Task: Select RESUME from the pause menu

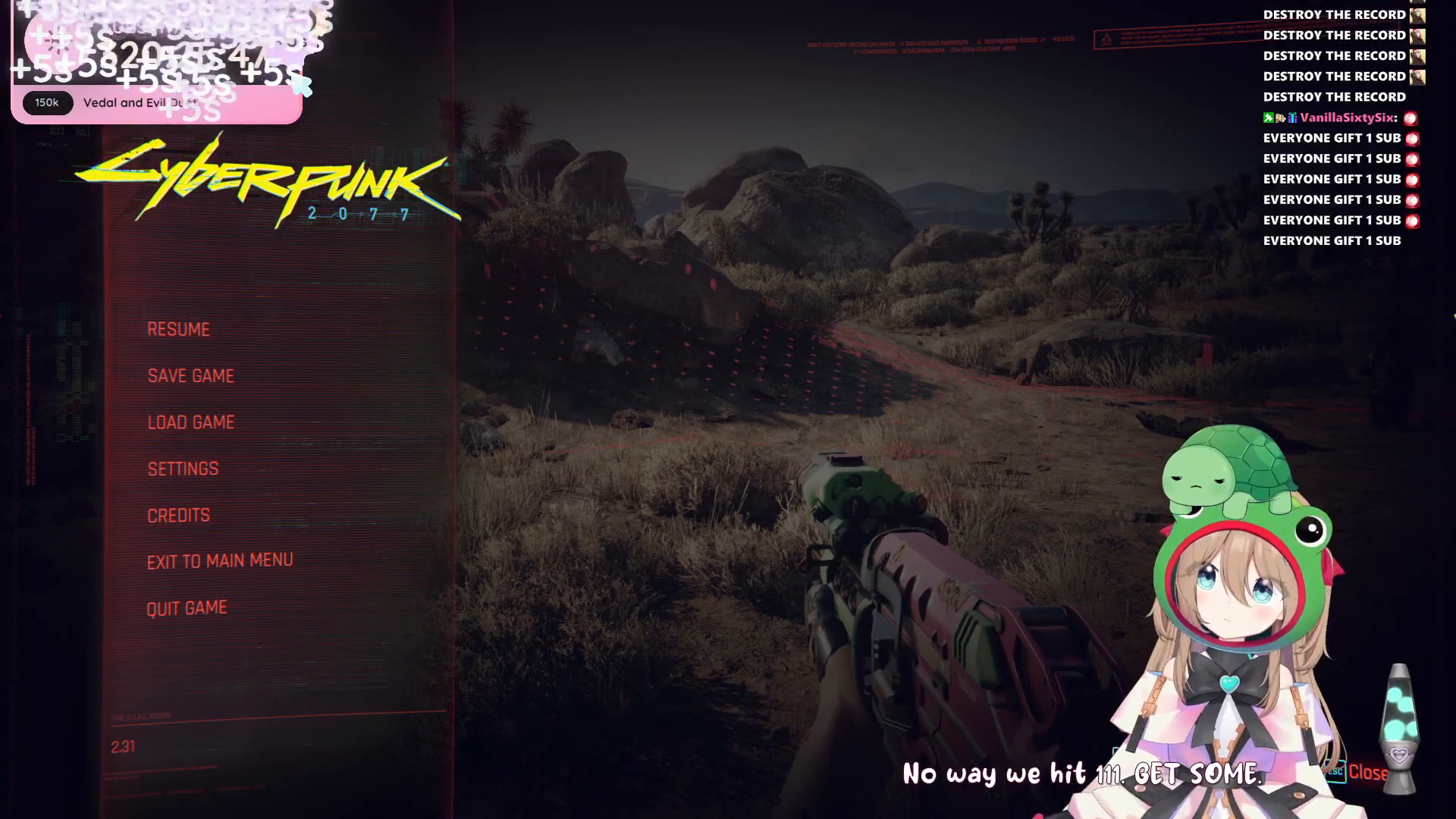Action: tap(179, 329)
